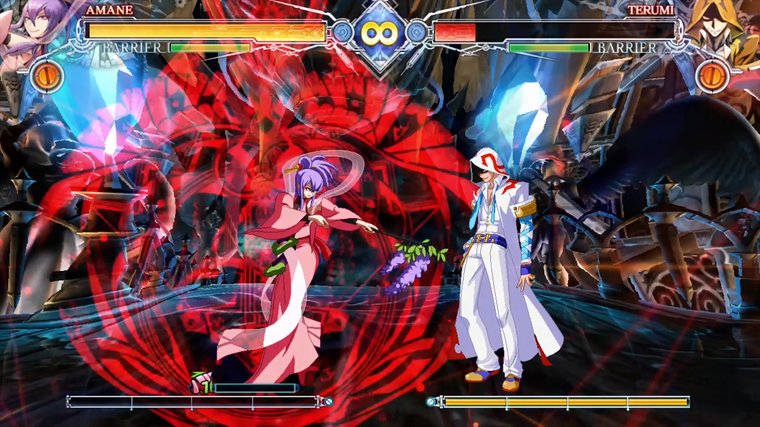
Task: Click Terumi's orange Burst icon
Action: [x=712, y=76]
